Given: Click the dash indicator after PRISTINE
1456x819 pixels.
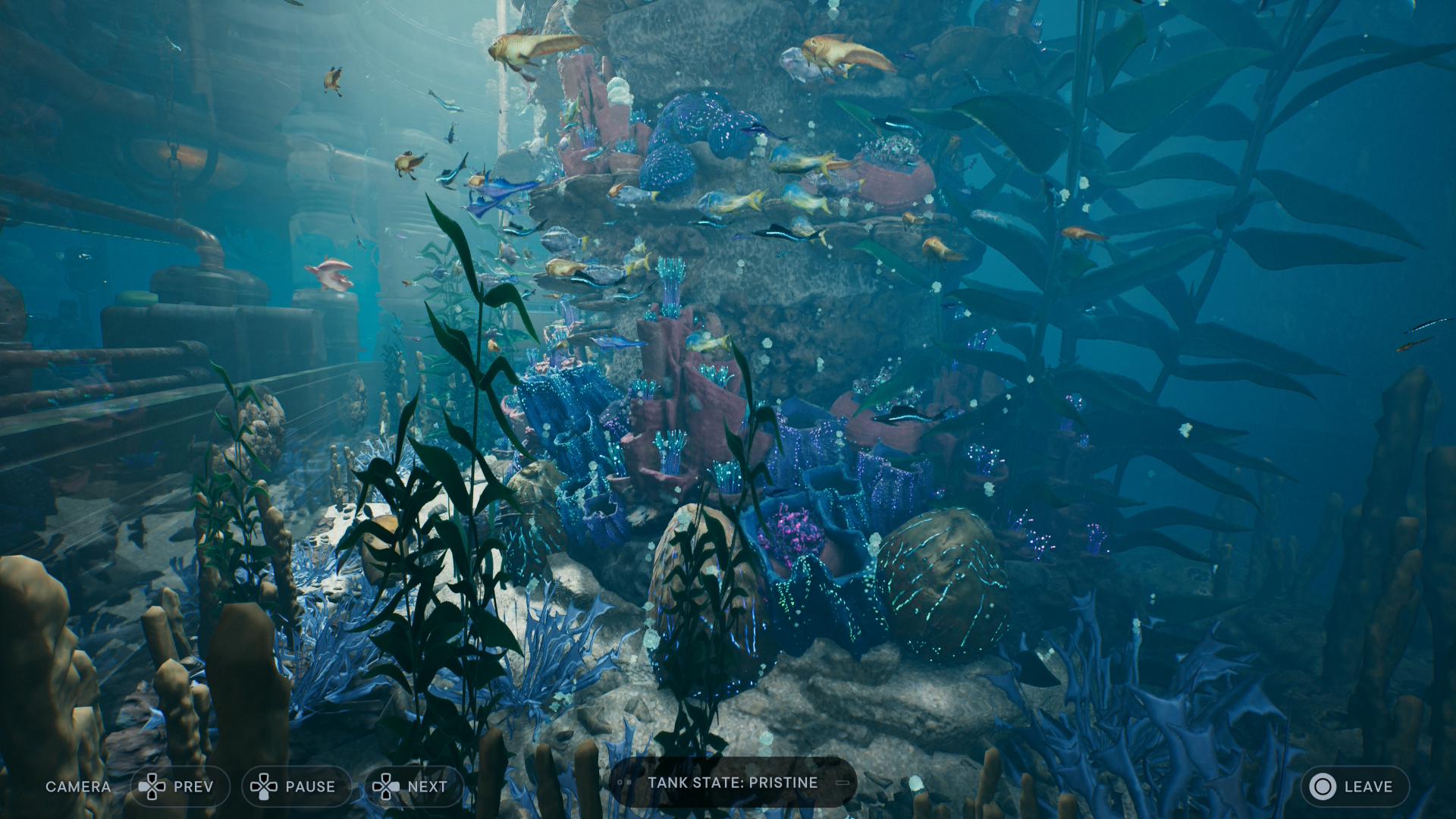Looking at the screenshot, I should click(844, 783).
